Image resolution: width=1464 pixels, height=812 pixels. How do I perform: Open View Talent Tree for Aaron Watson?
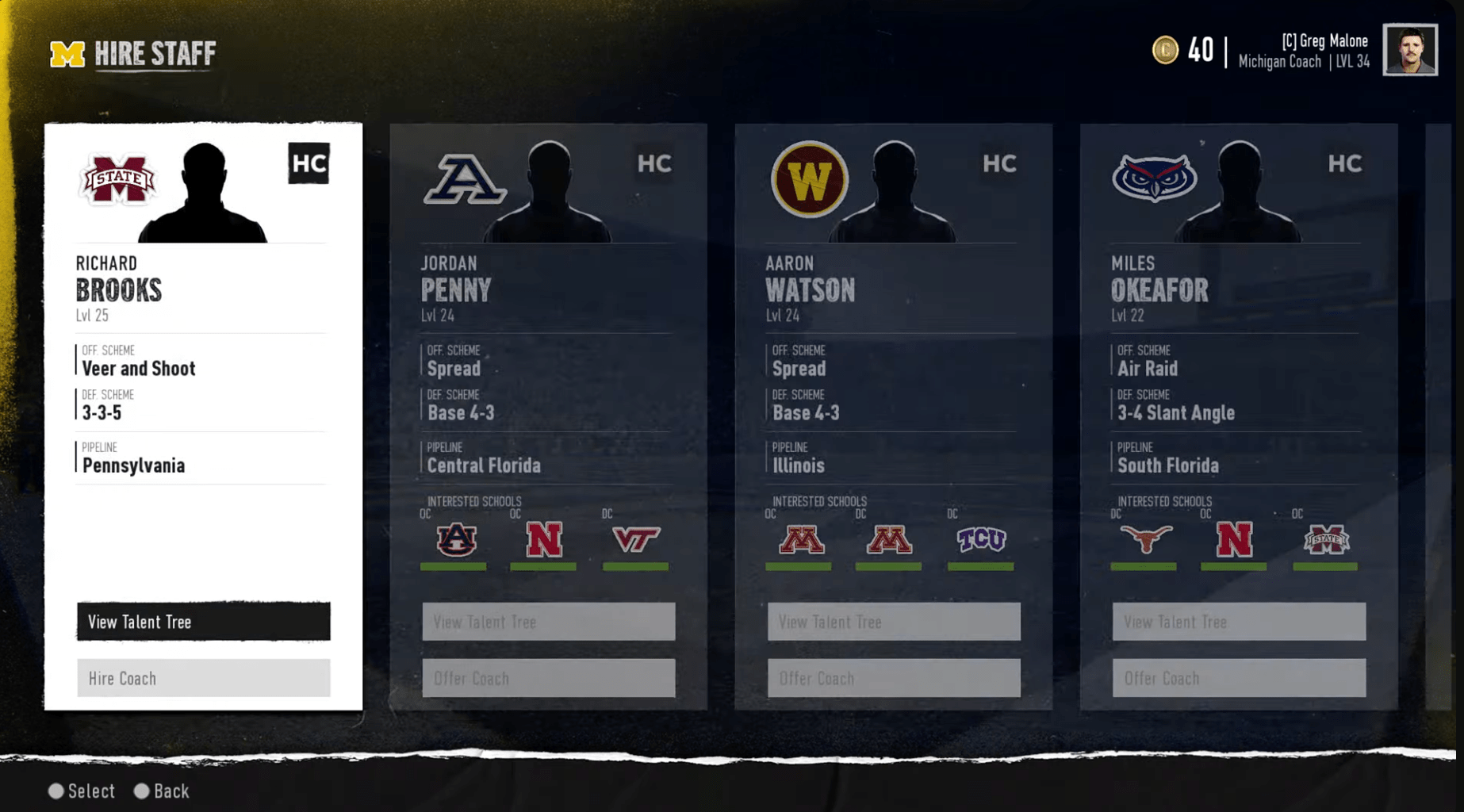(893, 622)
